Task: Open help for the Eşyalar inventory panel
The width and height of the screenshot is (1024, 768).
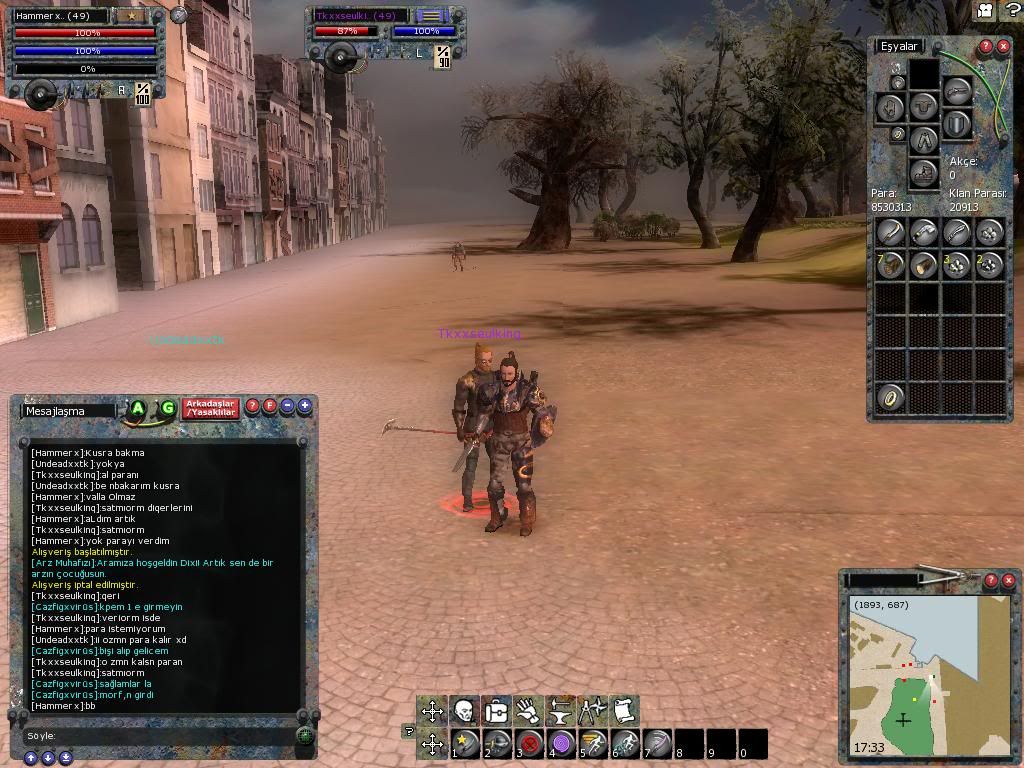Action: (985, 46)
